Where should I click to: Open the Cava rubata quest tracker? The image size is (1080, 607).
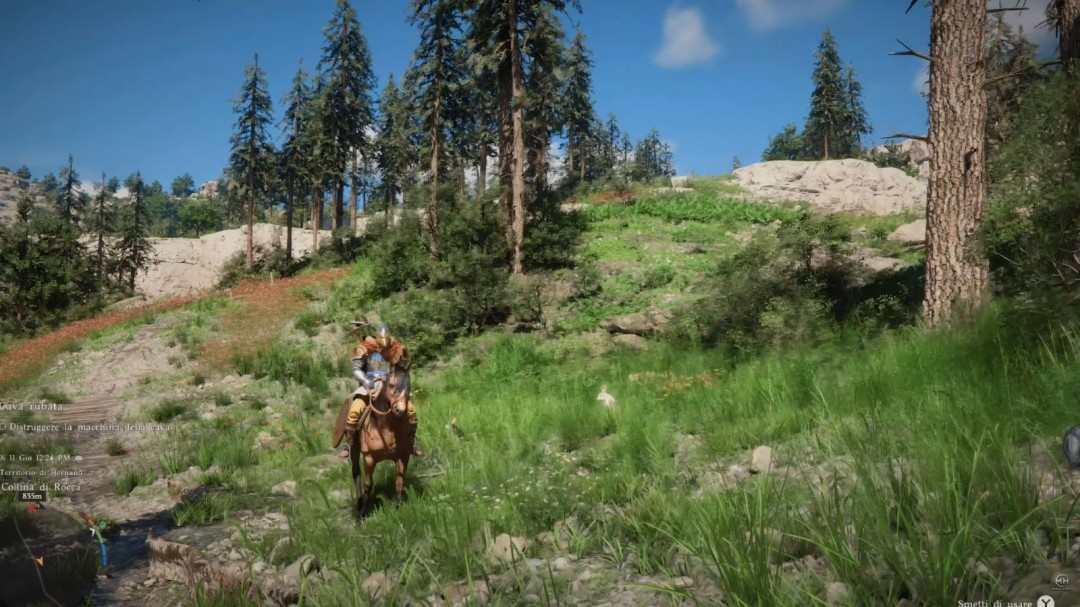coord(34,407)
